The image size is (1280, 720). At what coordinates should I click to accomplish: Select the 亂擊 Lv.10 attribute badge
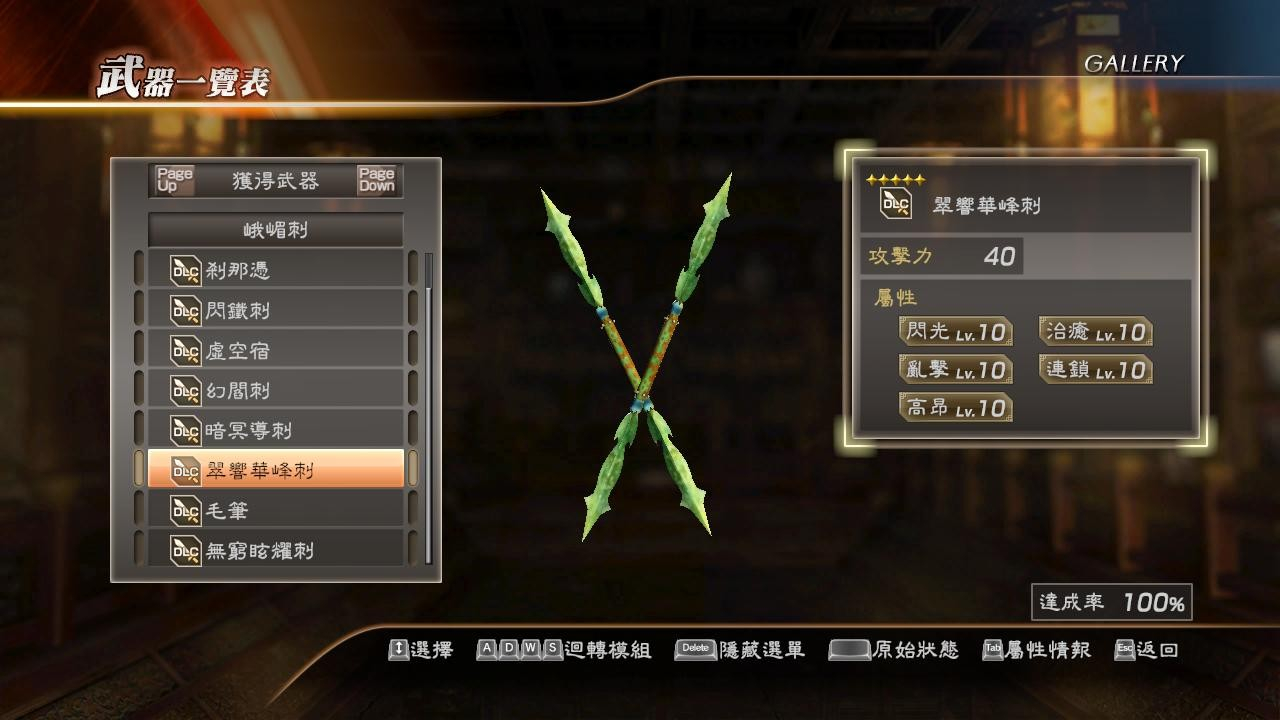[x=953, y=370]
